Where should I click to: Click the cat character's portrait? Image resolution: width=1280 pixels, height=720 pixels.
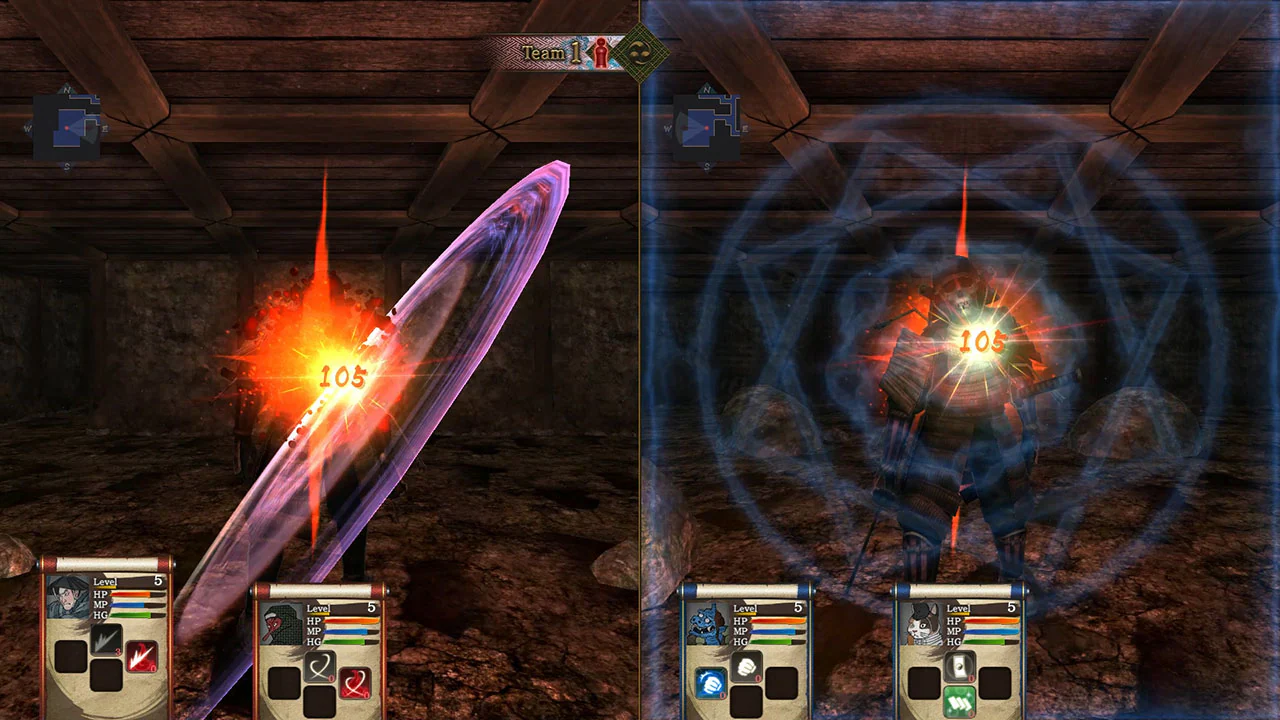tap(923, 624)
